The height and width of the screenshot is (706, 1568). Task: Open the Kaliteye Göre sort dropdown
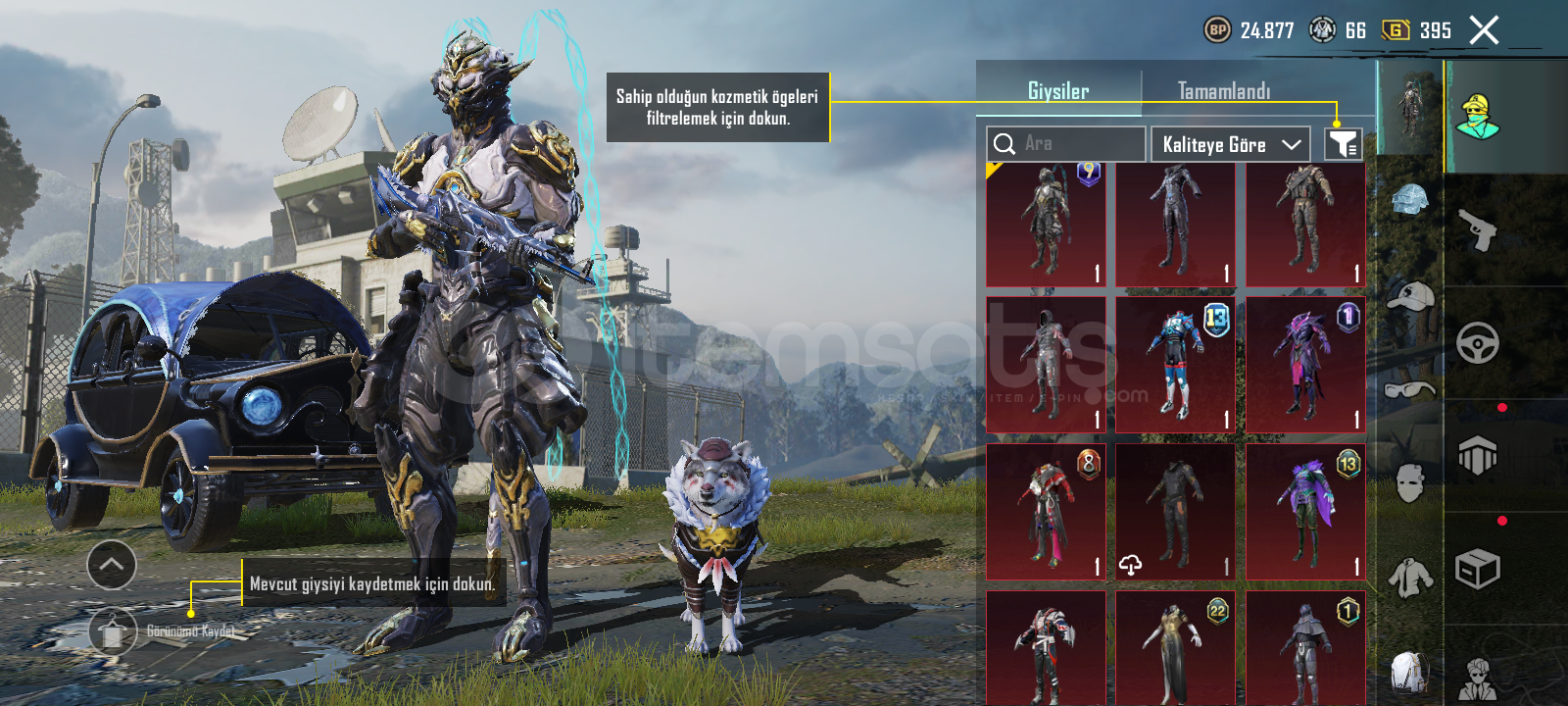tap(1231, 144)
